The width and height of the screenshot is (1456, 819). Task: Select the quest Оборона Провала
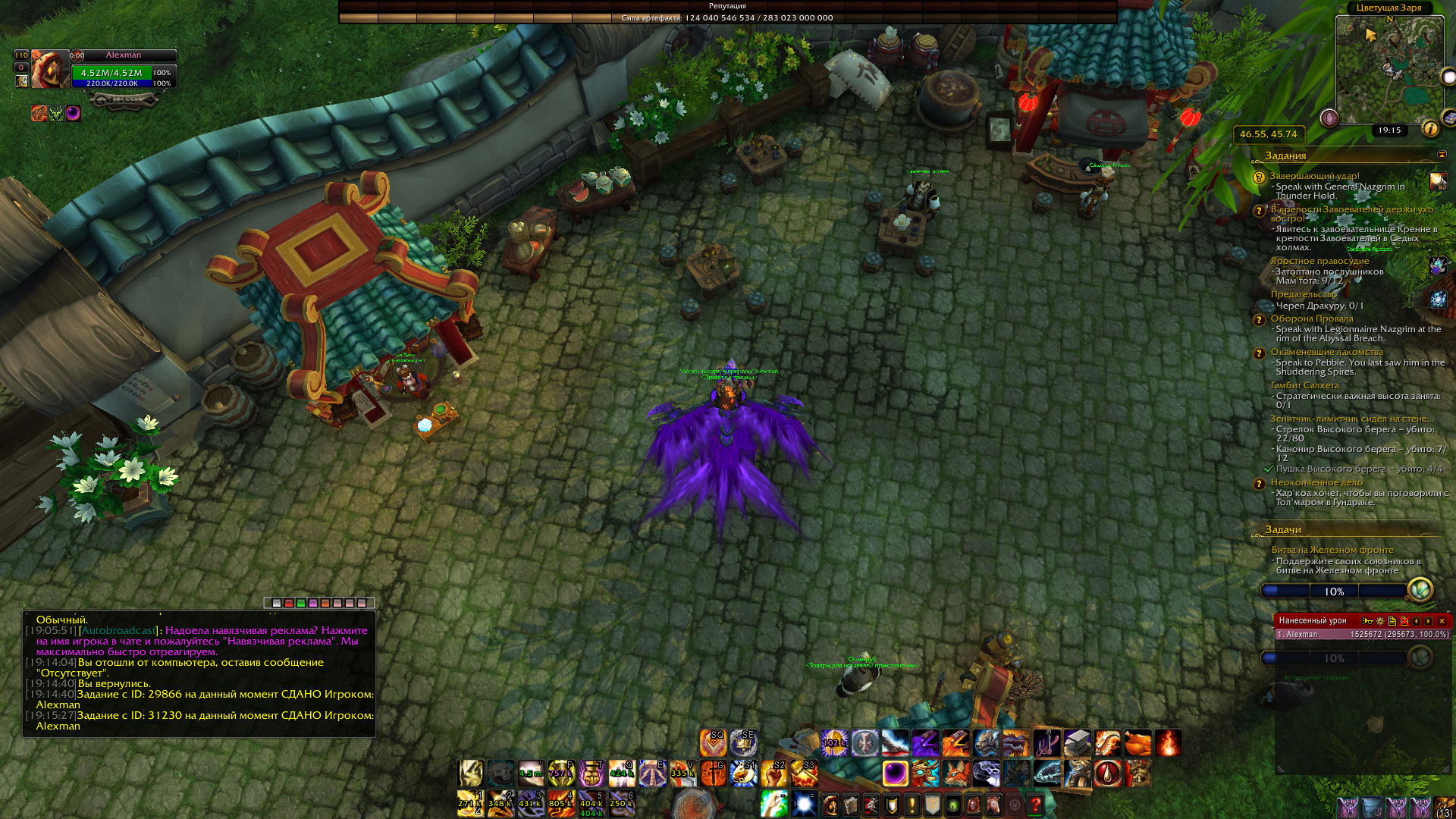coord(1312,318)
